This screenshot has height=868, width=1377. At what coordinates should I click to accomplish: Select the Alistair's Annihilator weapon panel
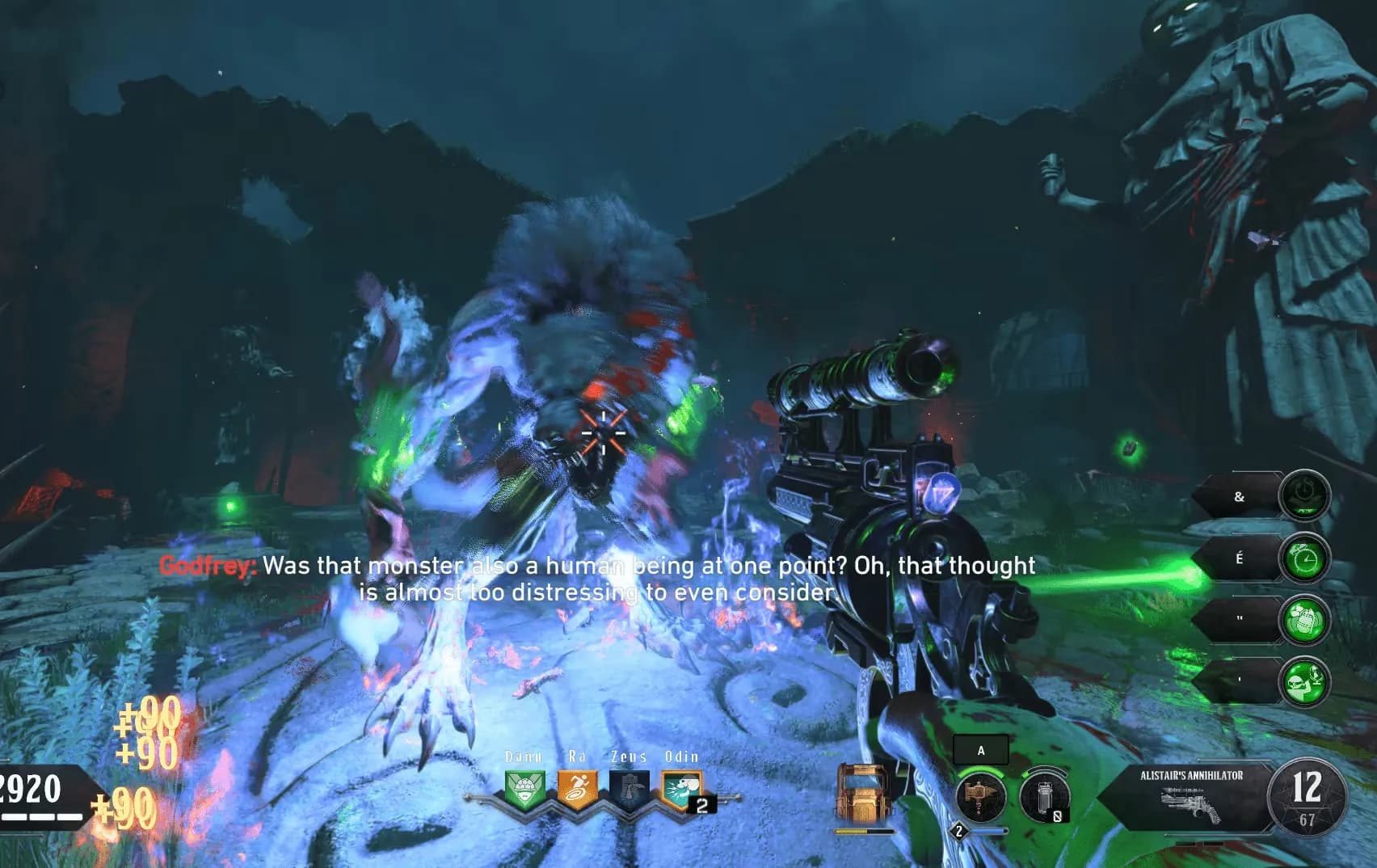pos(1192,796)
